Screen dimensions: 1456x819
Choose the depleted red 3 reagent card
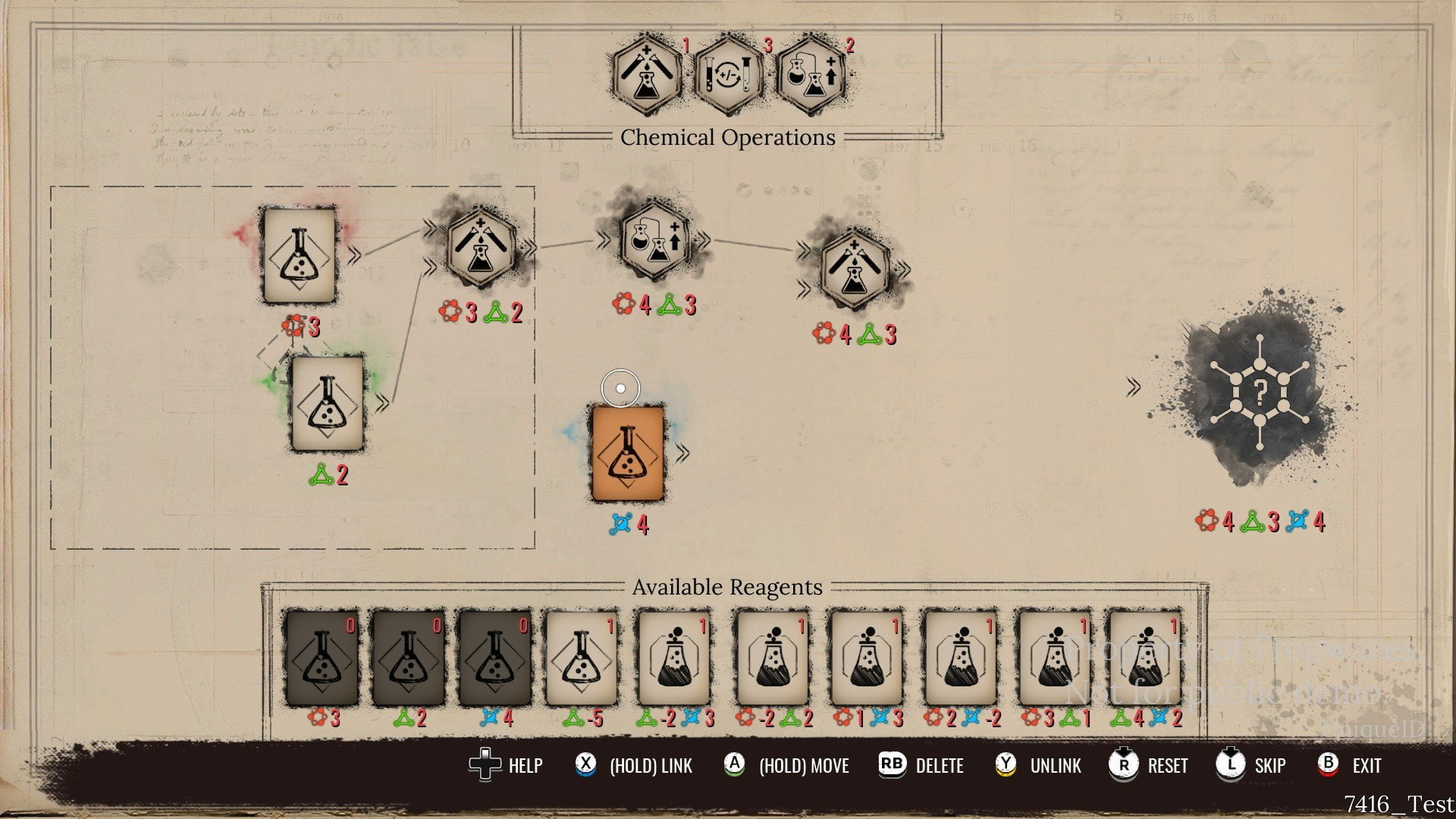[x=322, y=658]
